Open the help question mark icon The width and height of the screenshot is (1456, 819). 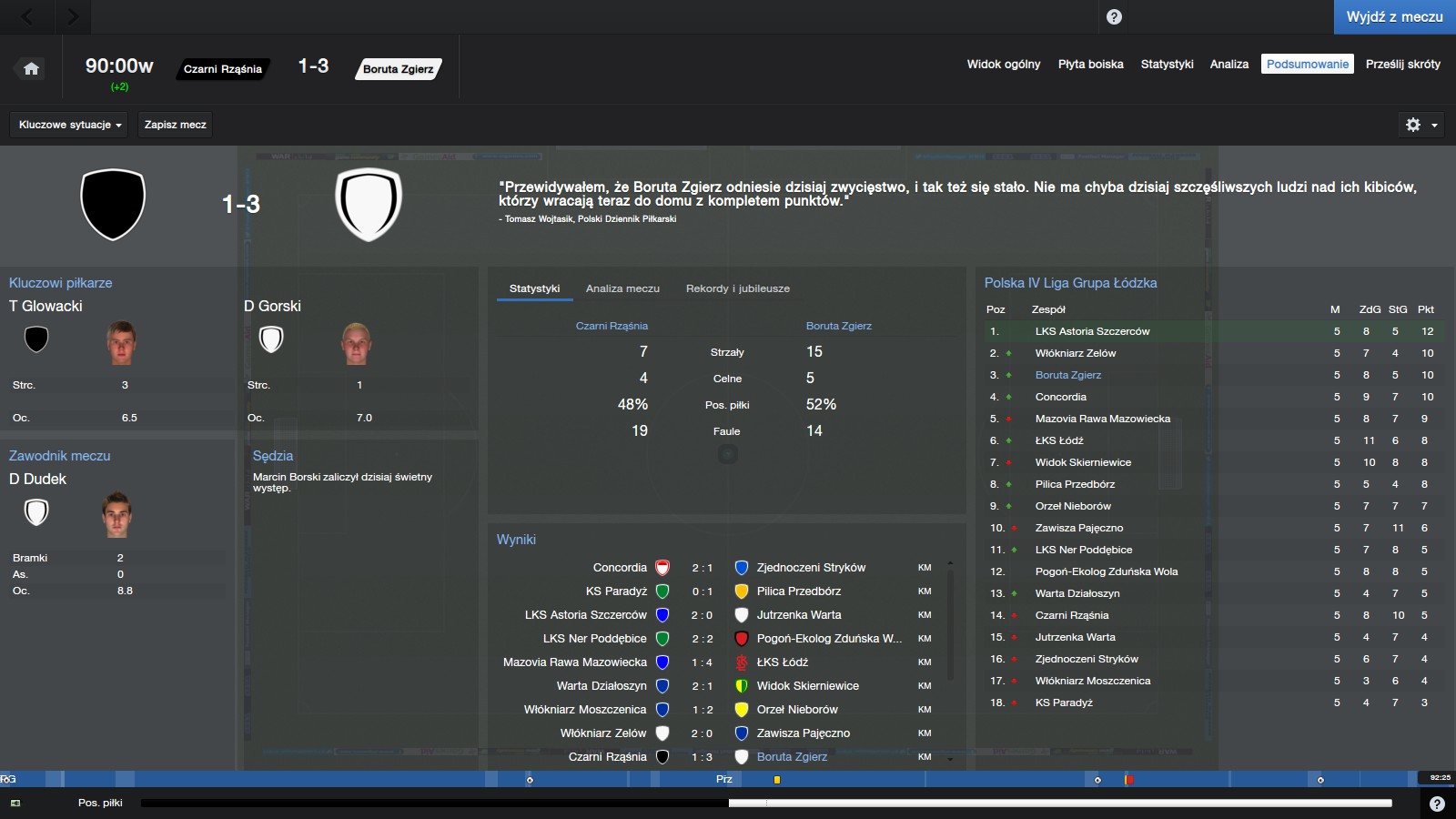(x=1114, y=17)
